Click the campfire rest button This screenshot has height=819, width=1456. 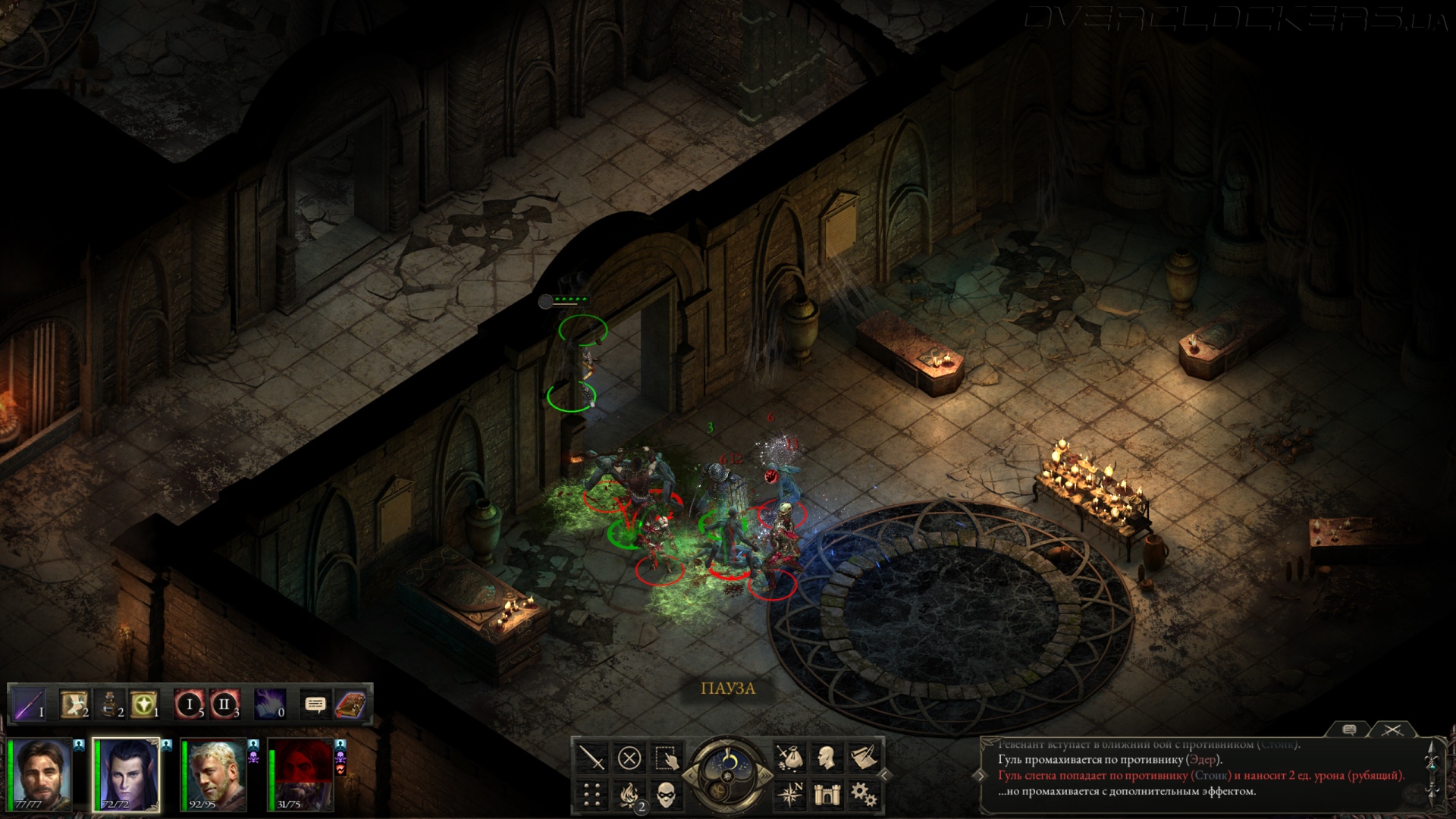tap(629, 795)
